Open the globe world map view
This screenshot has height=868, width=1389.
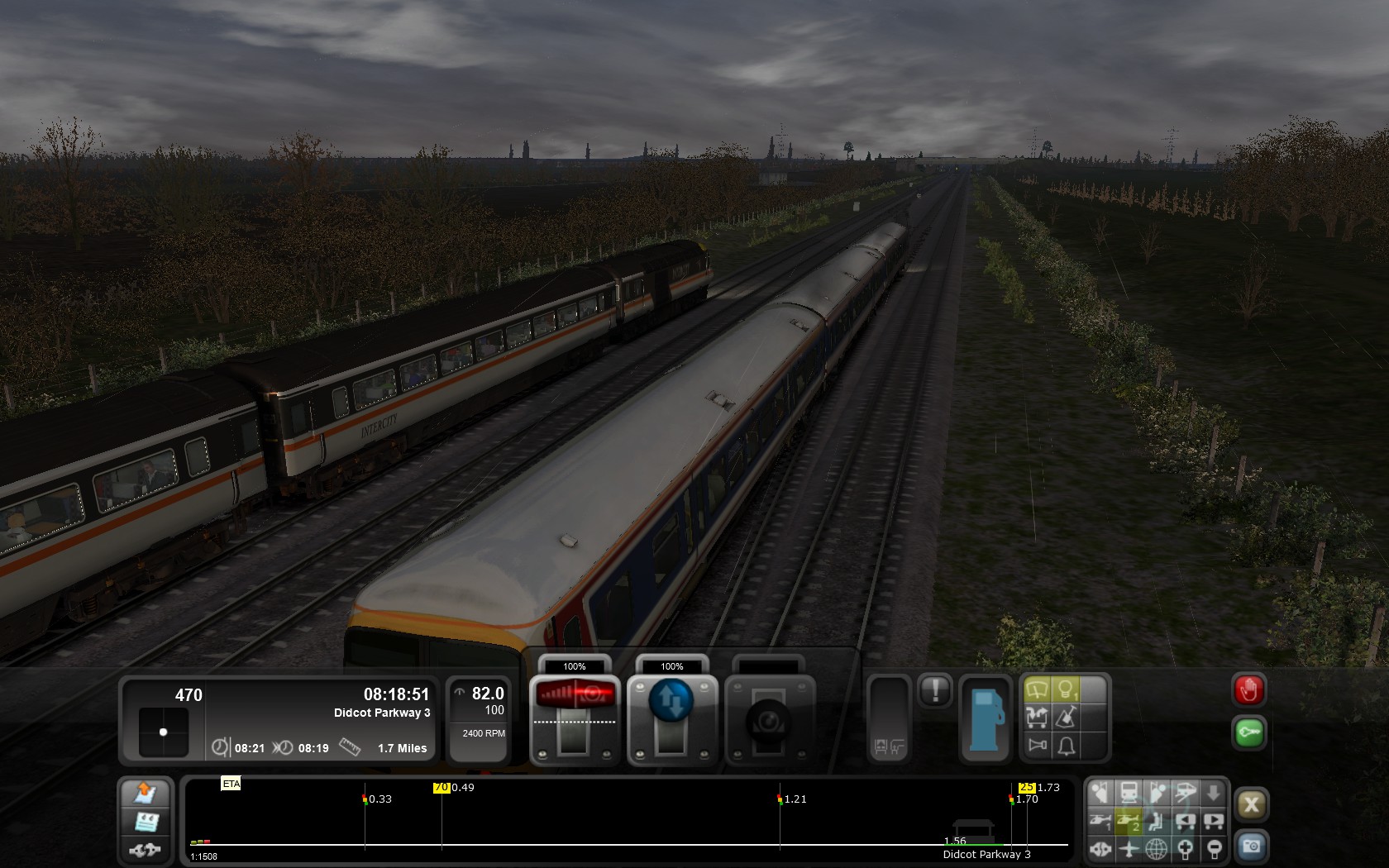coord(1157,848)
